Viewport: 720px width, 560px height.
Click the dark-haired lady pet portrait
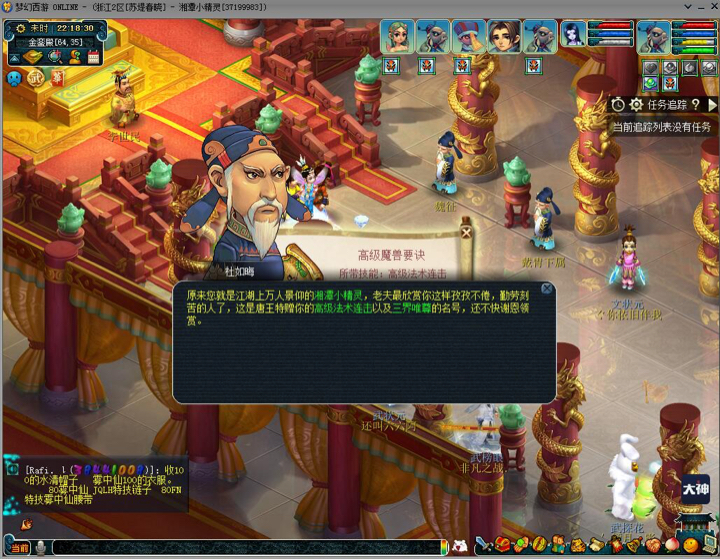point(574,36)
